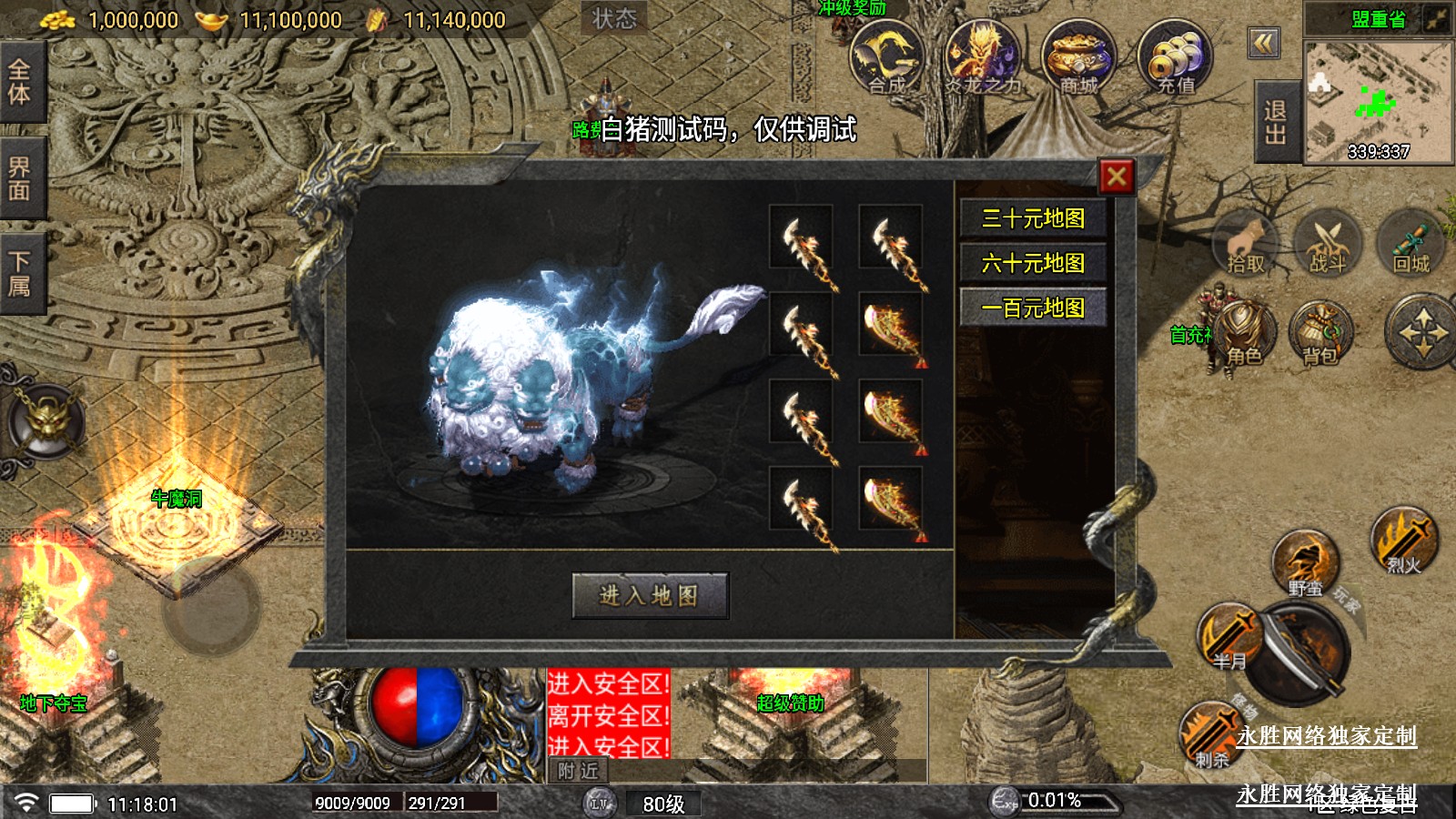Click the 进入地图 enter map button
This screenshot has width=1456, height=819.
(650, 595)
